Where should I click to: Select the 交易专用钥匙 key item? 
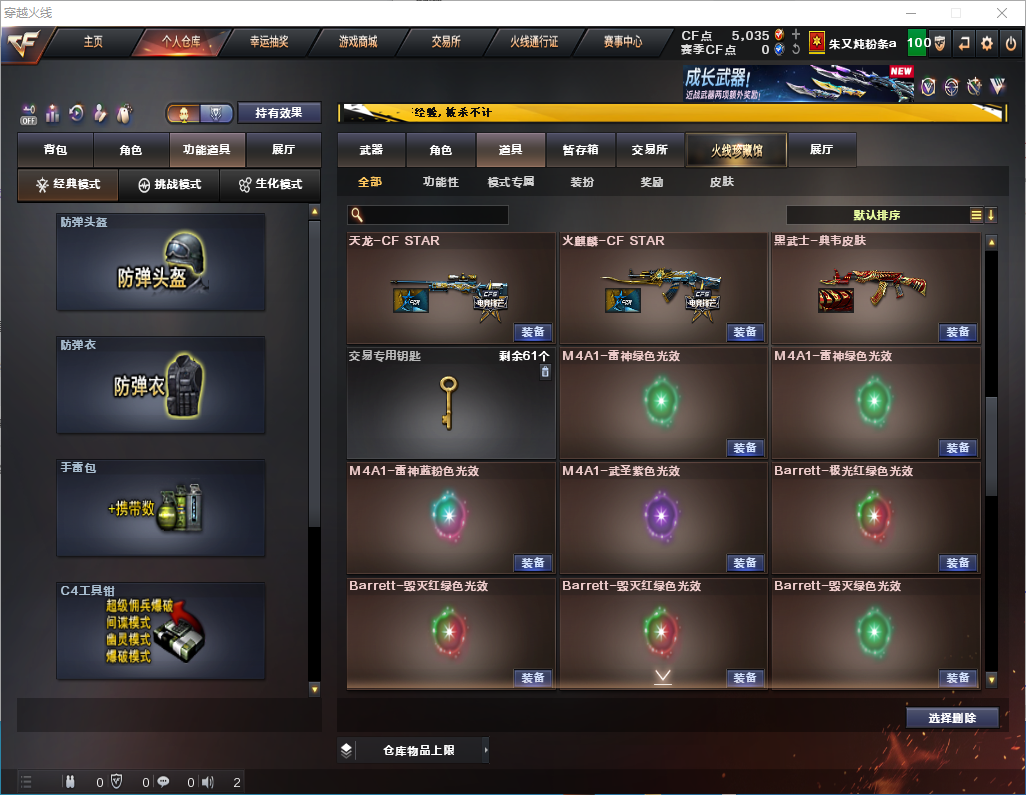450,403
